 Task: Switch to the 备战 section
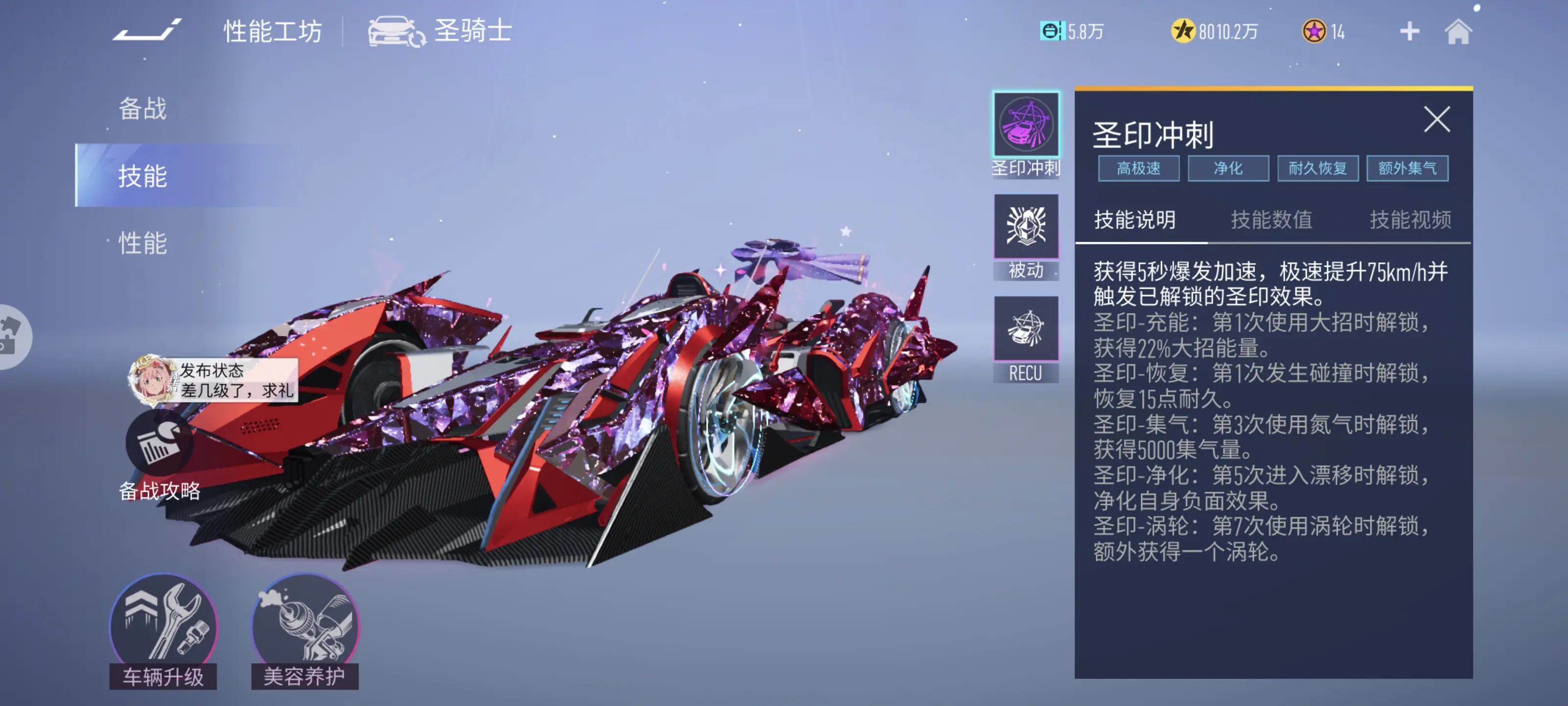click(x=143, y=108)
